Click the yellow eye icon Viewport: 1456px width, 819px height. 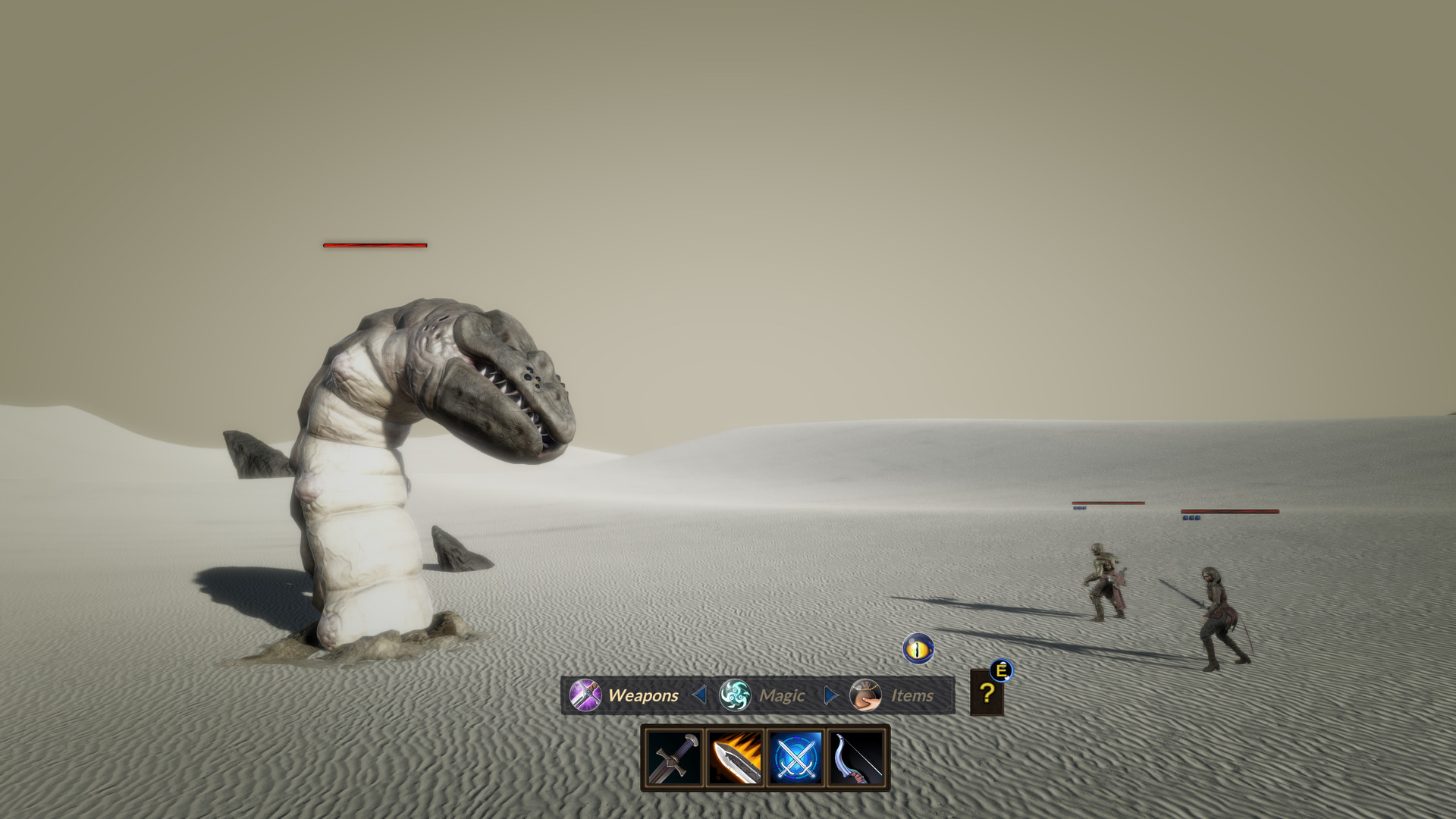tap(918, 649)
